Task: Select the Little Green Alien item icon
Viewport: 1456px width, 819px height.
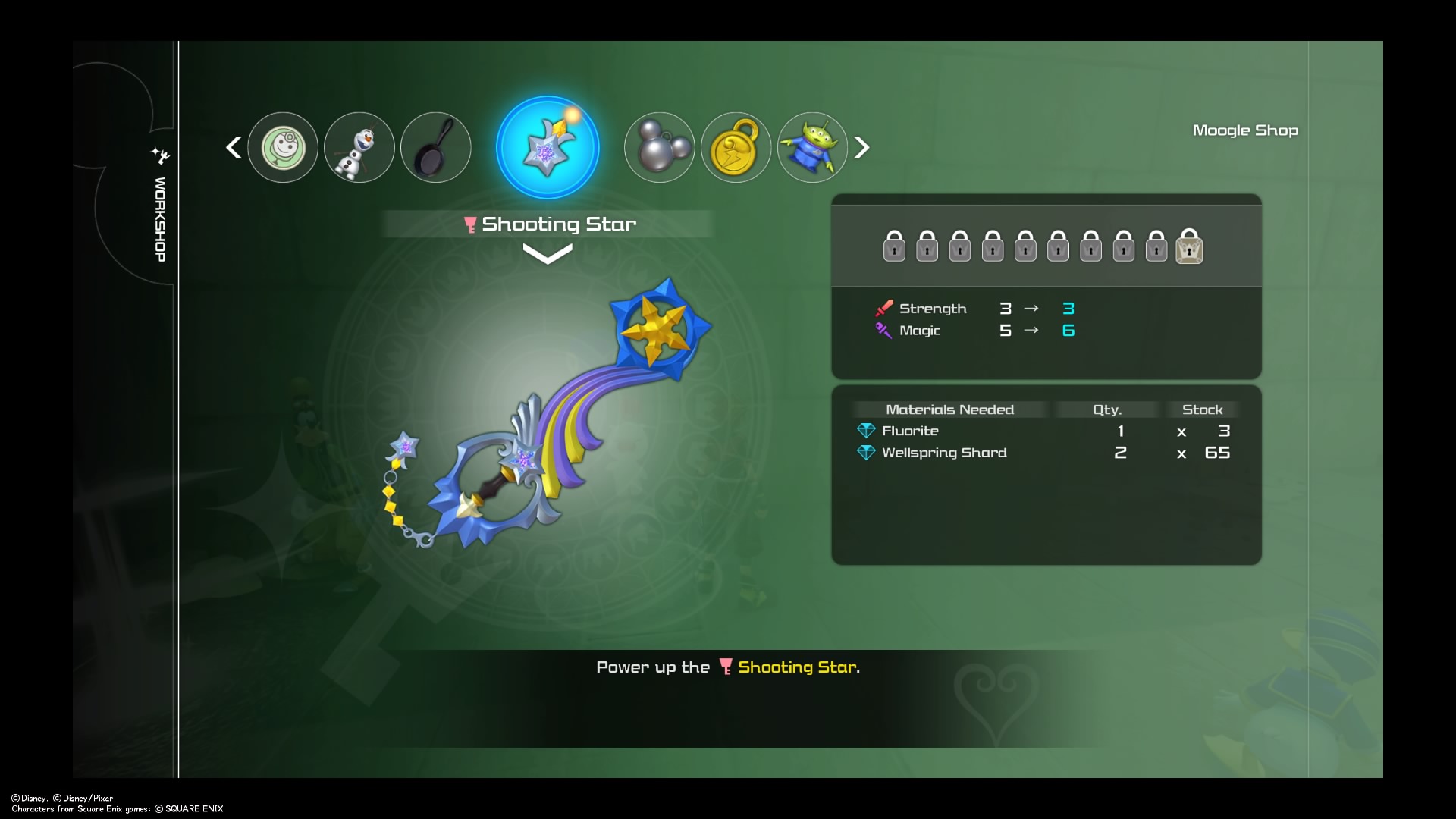Action: [811, 147]
